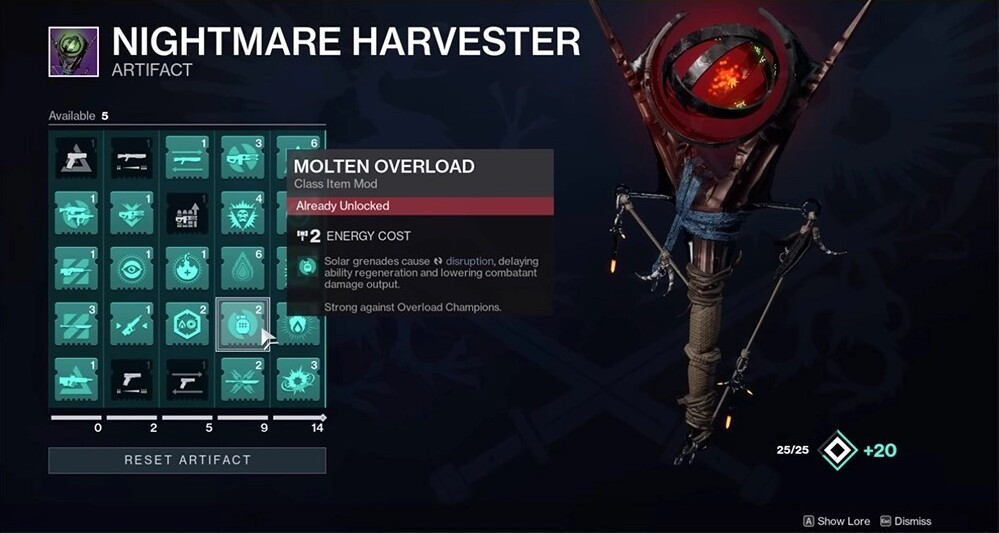Screen dimensions: 999x533
Task: Choose the eye symbol artifact mod
Action: click(x=132, y=268)
